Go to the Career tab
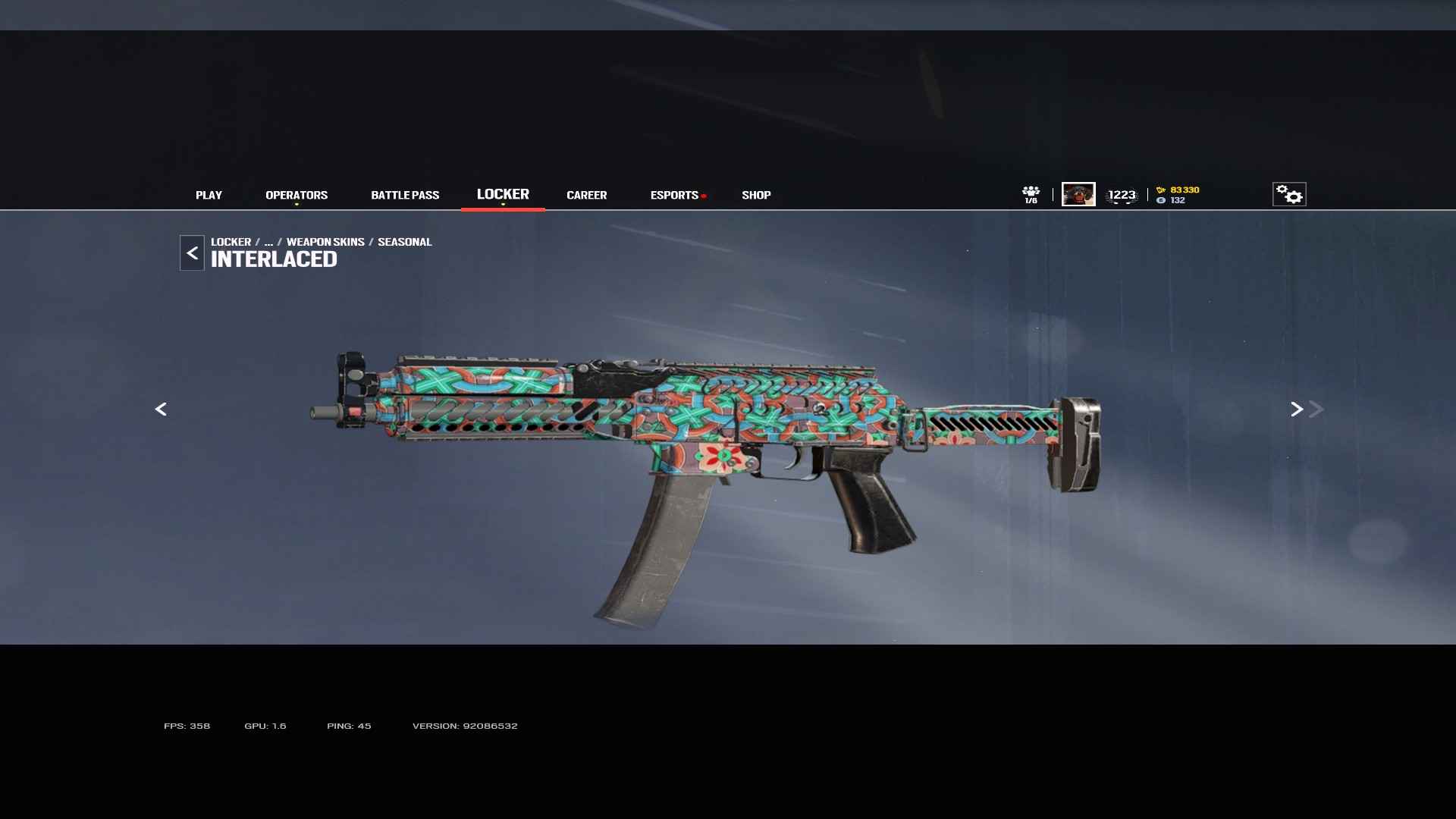The height and width of the screenshot is (819, 1456). pos(586,195)
